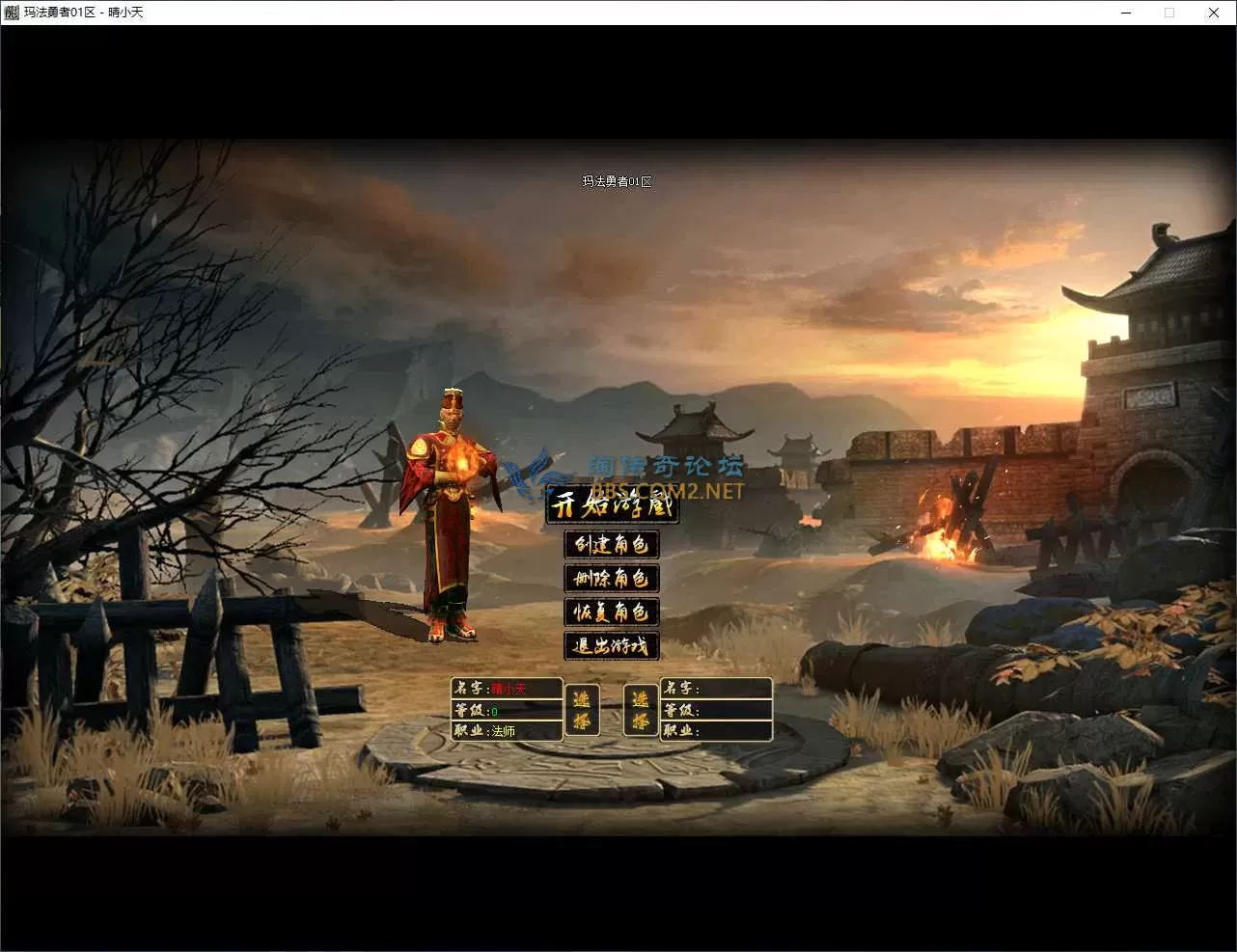Image resolution: width=1237 pixels, height=952 pixels.
Task: Exit via the 退出游戏 button
Action: [612, 645]
